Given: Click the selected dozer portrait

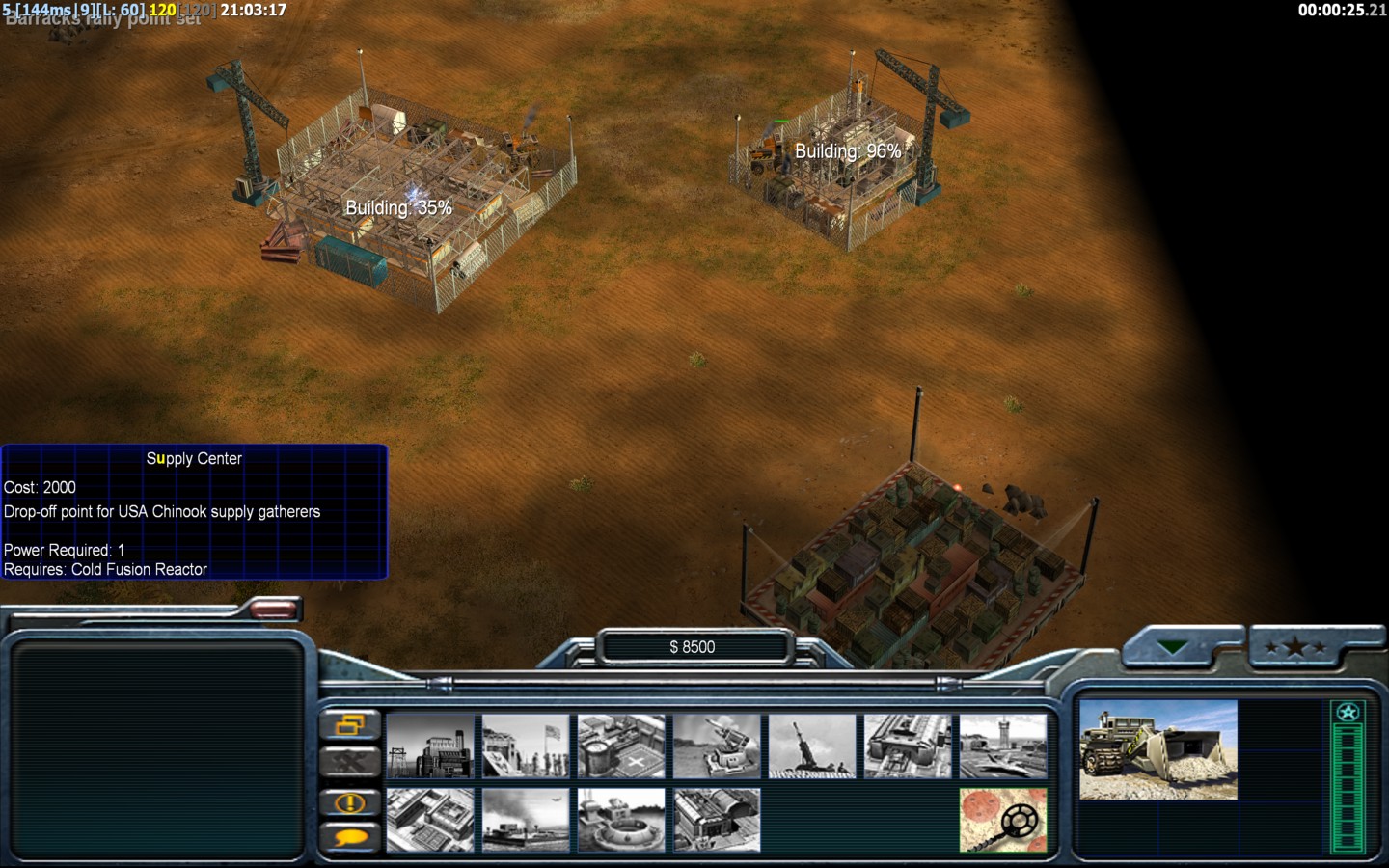Looking at the screenshot, I should click(x=1157, y=750).
